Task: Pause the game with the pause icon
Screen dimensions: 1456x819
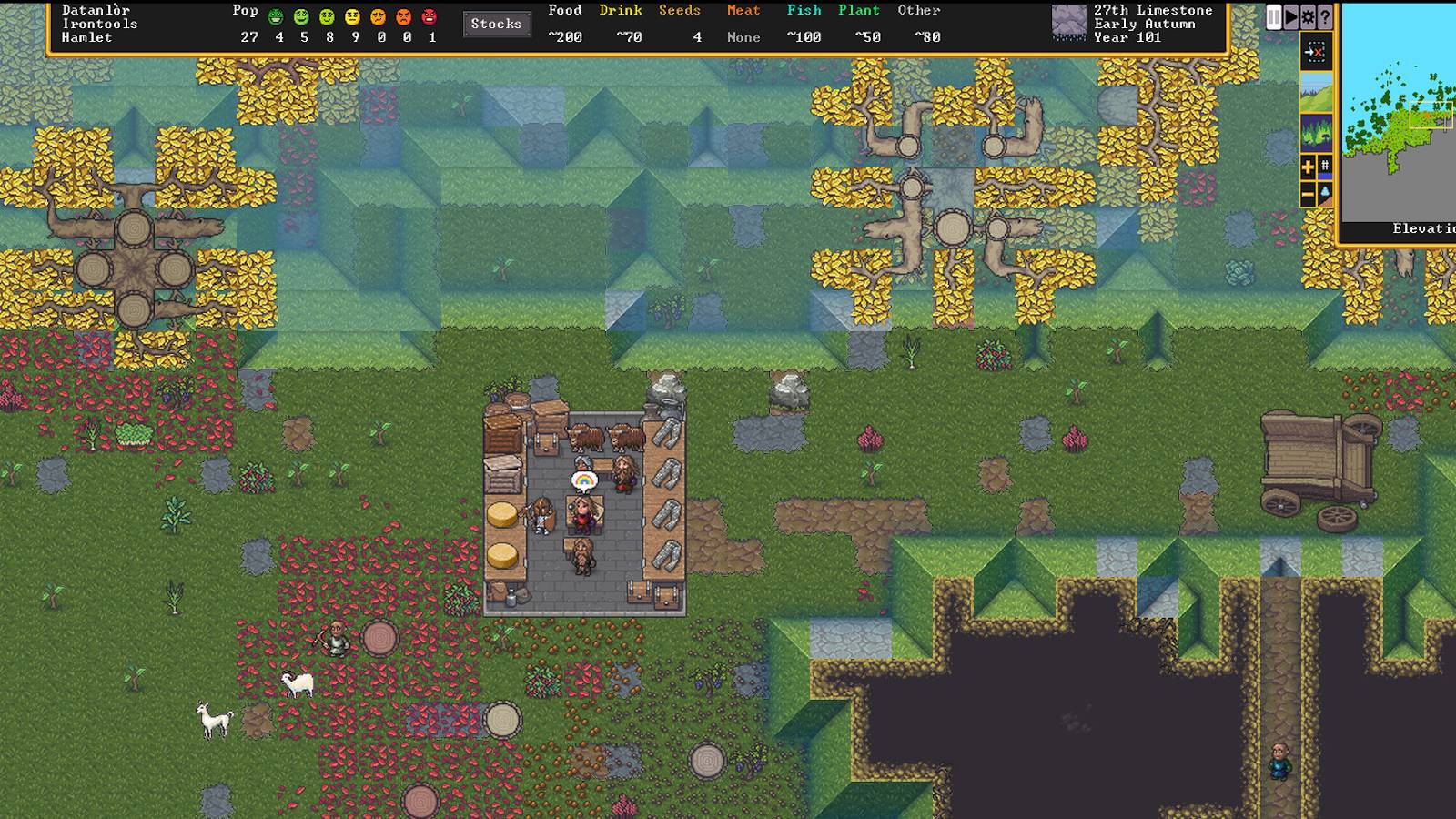Action: tap(1274, 16)
